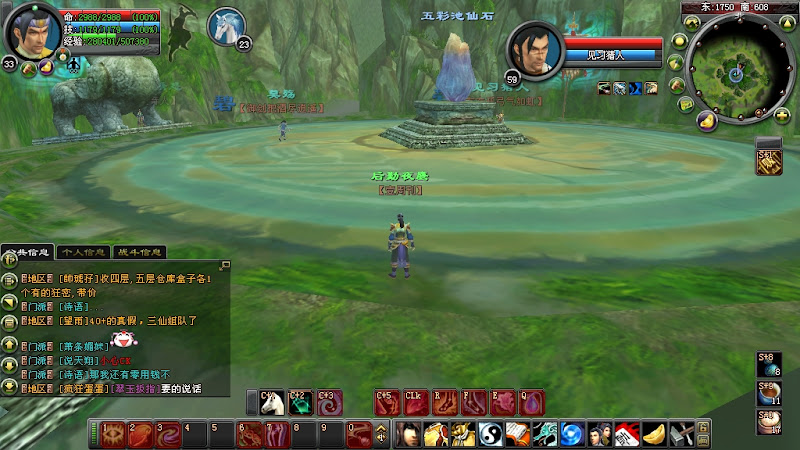Image resolution: width=800 pixels, height=450 pixels.
Task: Switch to the 战斗信息 chat tab
Action: pyautogui.click(x=139, y=252)
